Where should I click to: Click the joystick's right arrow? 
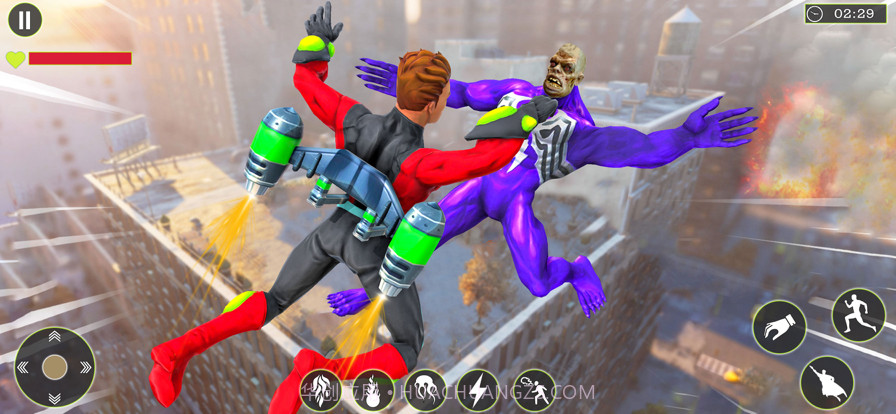tap(84, 367)
